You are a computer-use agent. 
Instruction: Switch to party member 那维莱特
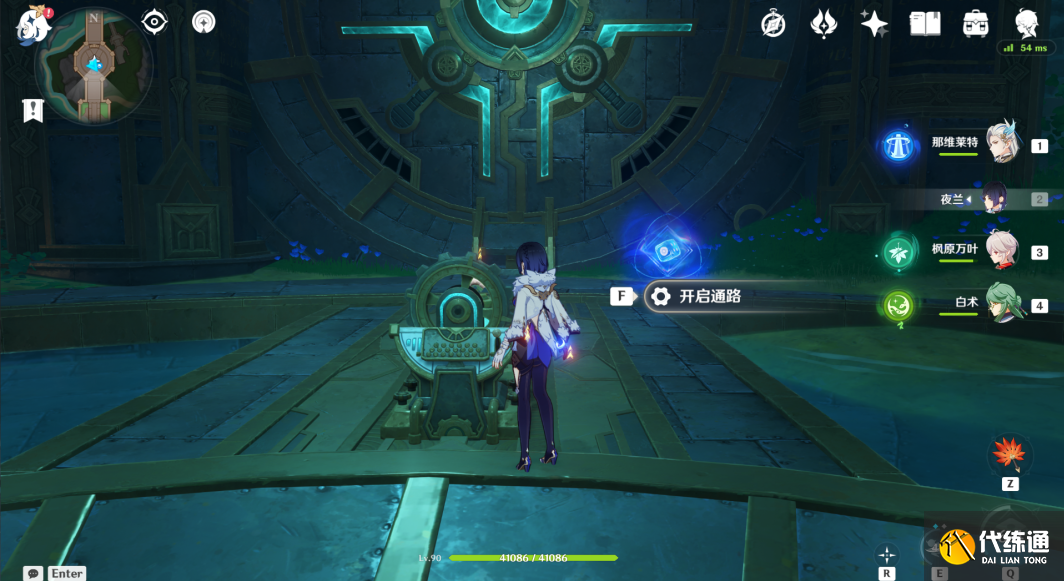pos(1001,144)
